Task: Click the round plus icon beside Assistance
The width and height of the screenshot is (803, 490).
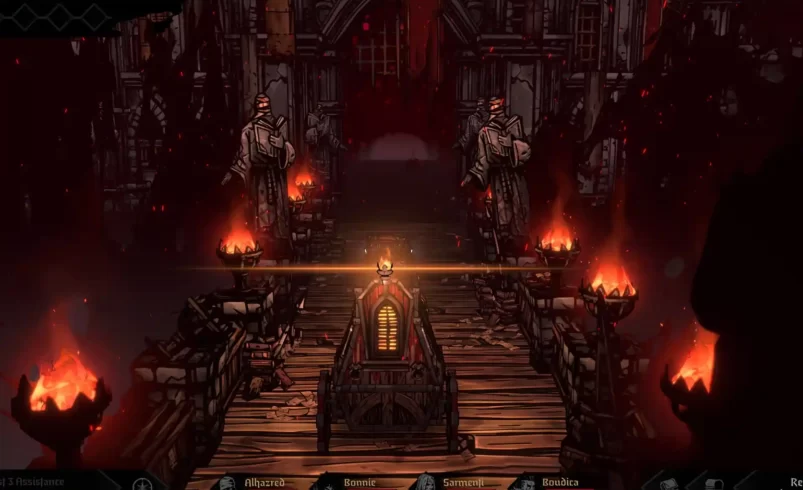Action: 141,483
